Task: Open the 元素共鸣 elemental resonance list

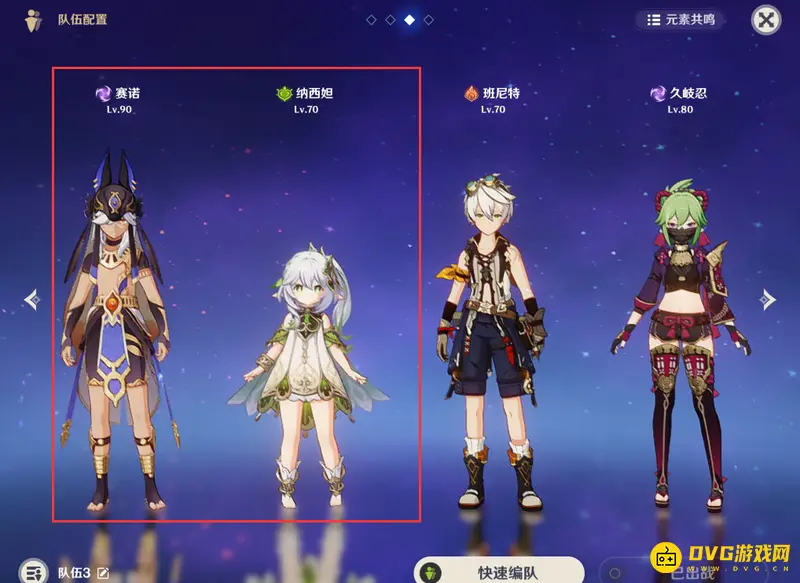Action: click(x=680, y=19)
